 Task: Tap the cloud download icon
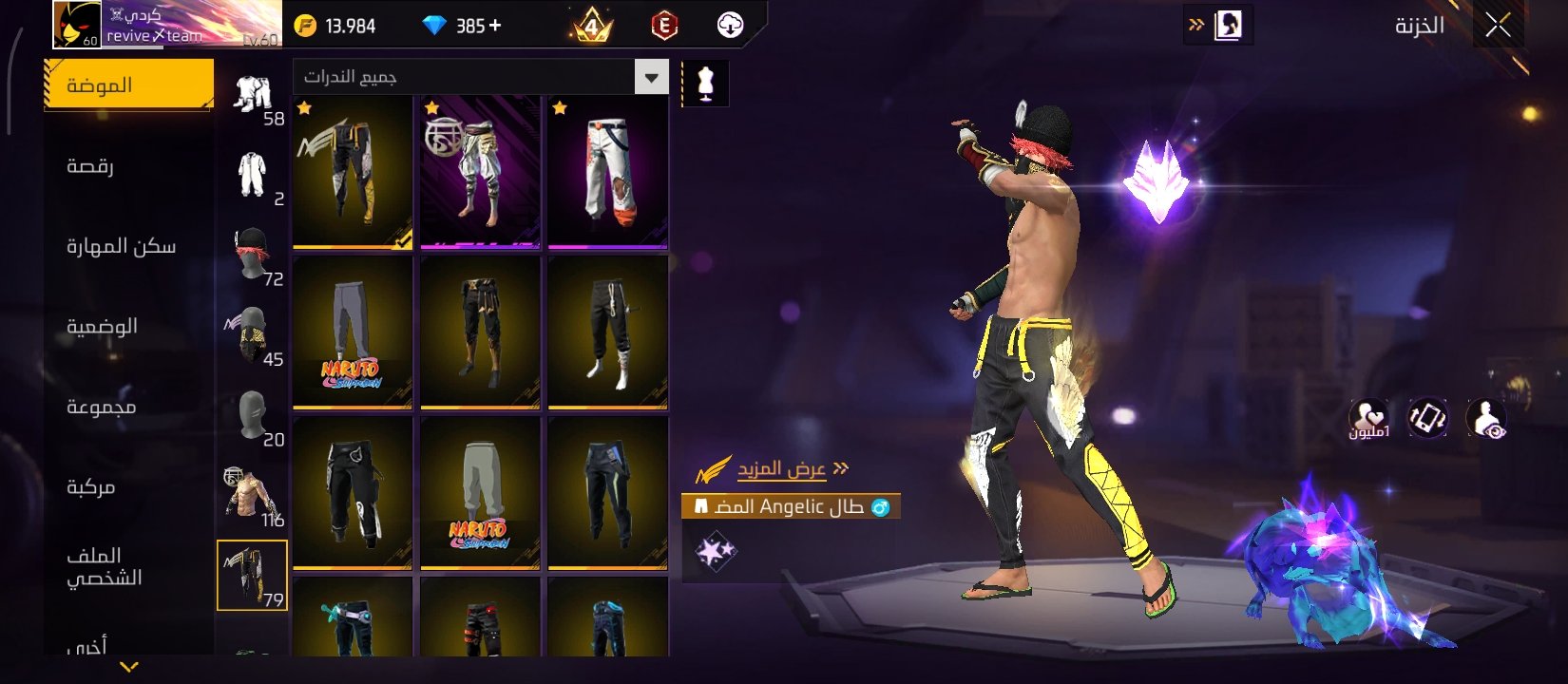click(730, 26)
